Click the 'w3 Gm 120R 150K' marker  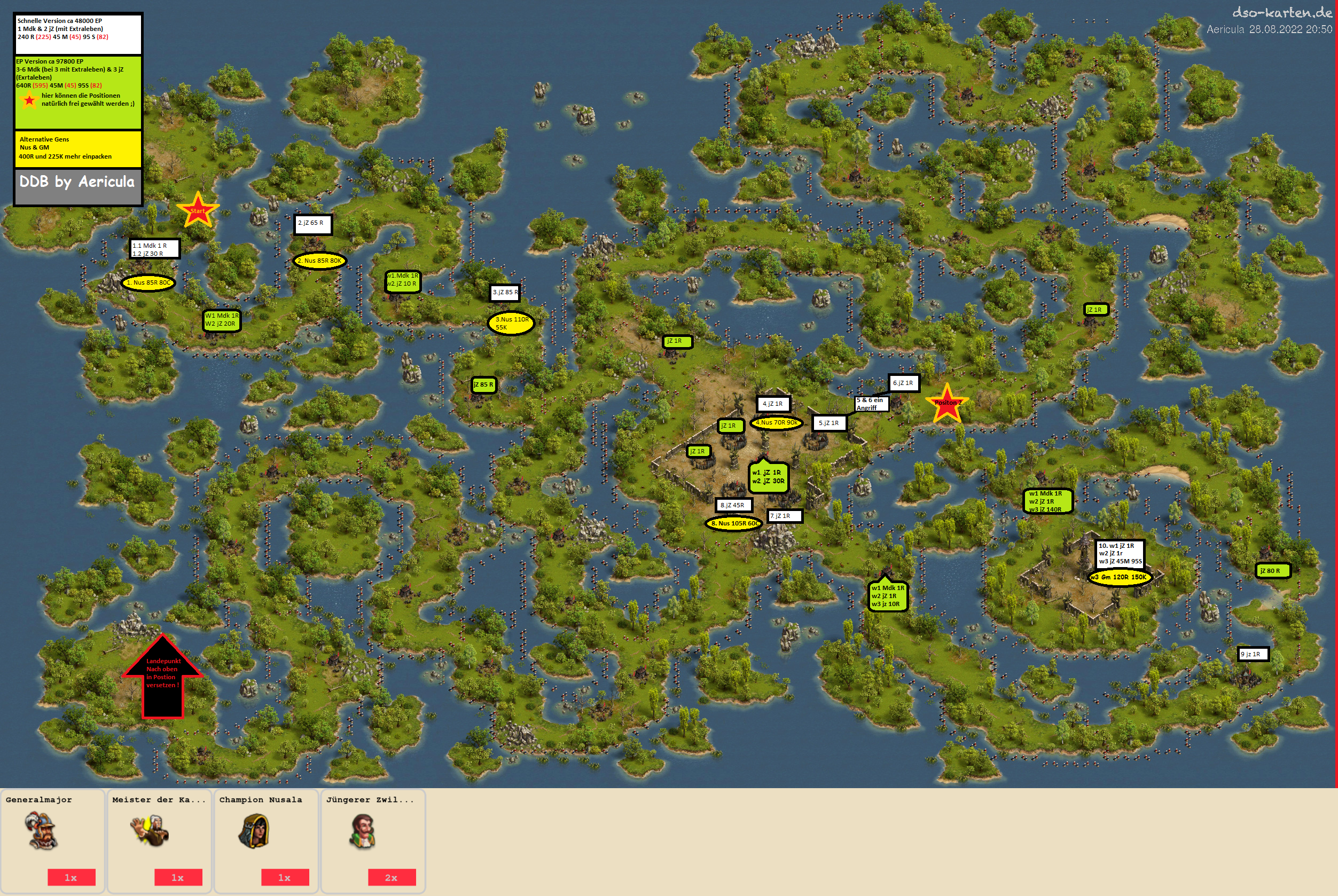coord(1119,577)
